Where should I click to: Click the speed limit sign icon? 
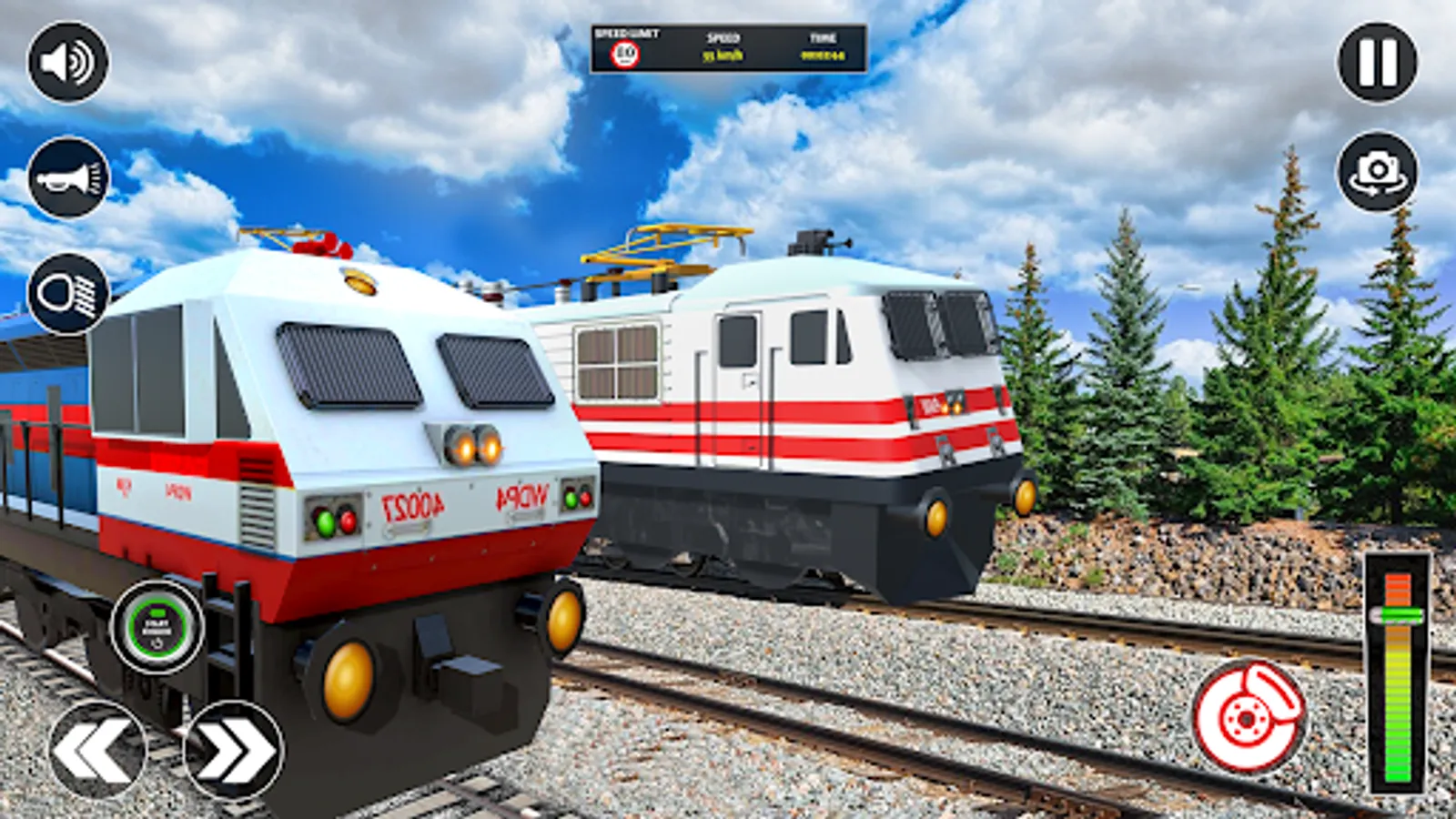[623, 53]
